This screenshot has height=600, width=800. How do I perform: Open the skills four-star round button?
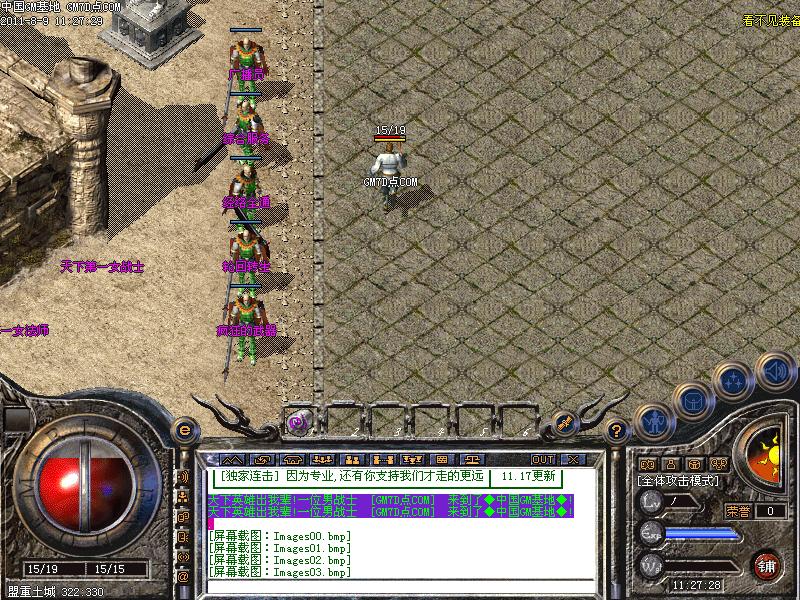coord(735,381)
